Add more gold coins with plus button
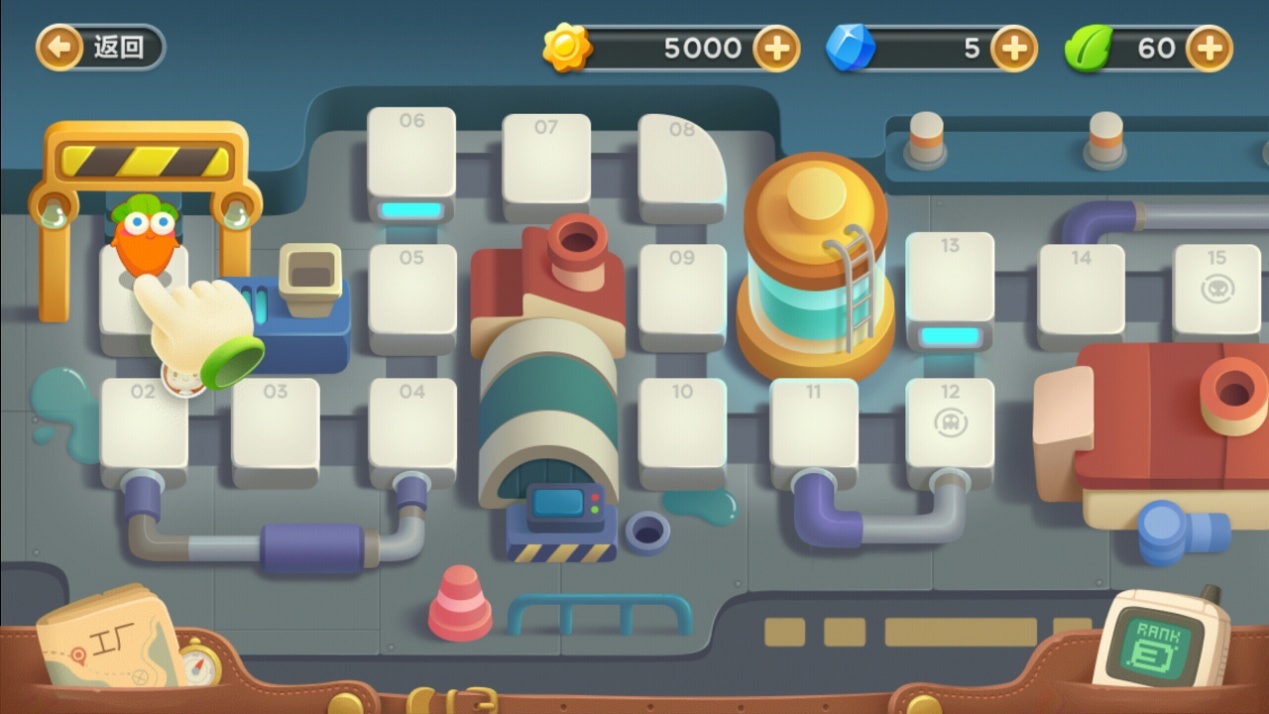The image size is (1269, 714). [x=776, y=48]
